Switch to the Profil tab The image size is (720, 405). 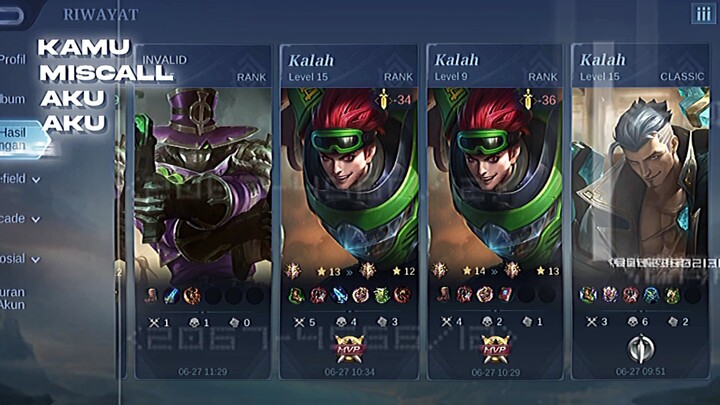14,59
